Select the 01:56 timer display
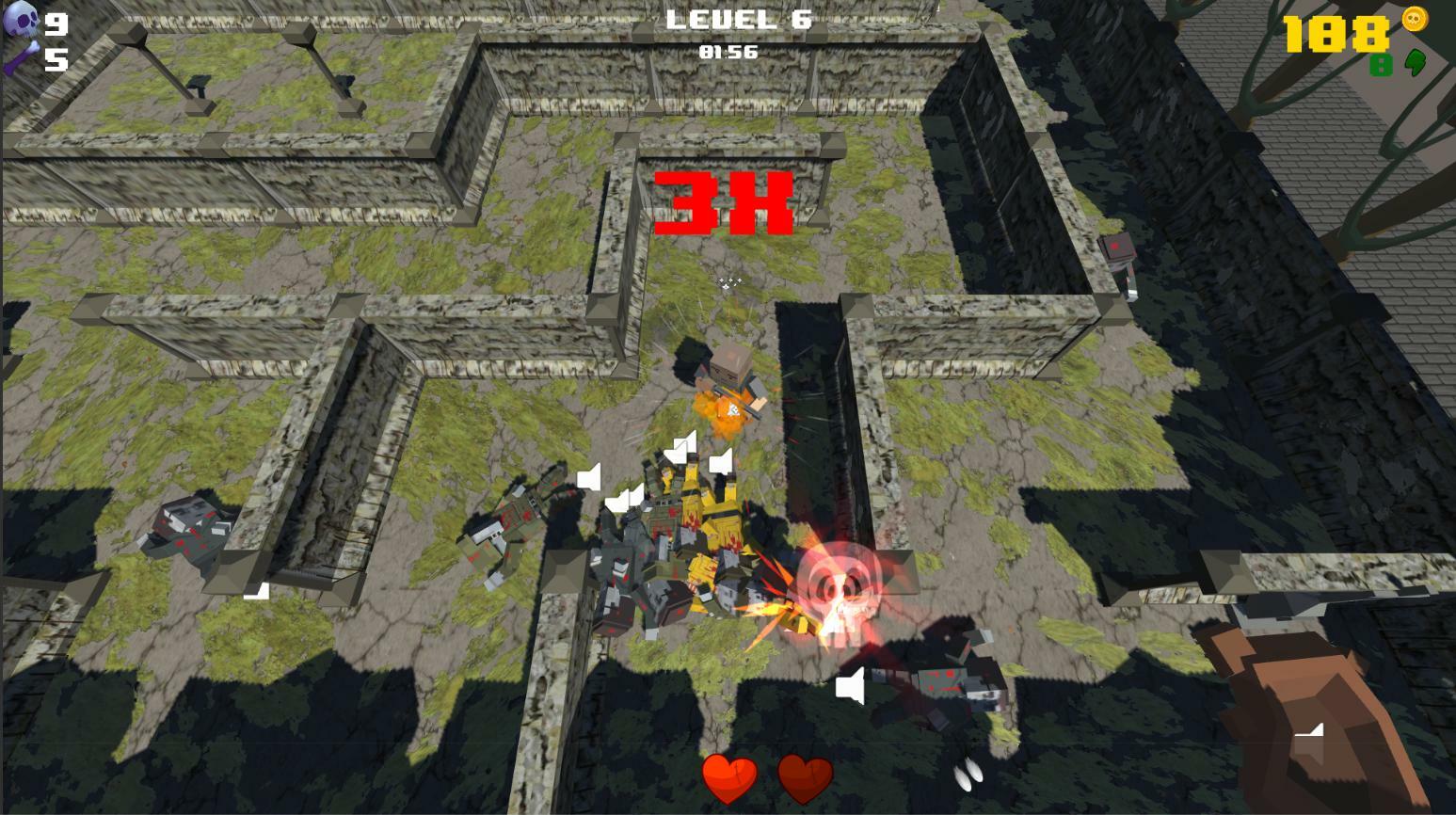Image resolution: width=1456 pixels, height=815 pixels. pyautogui.click(x=728, y=52)
